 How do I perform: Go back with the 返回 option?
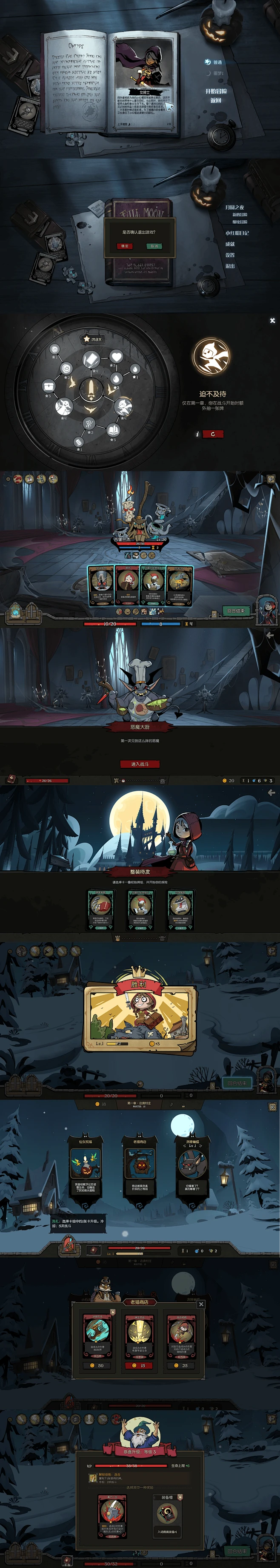[x=215, y=100]
